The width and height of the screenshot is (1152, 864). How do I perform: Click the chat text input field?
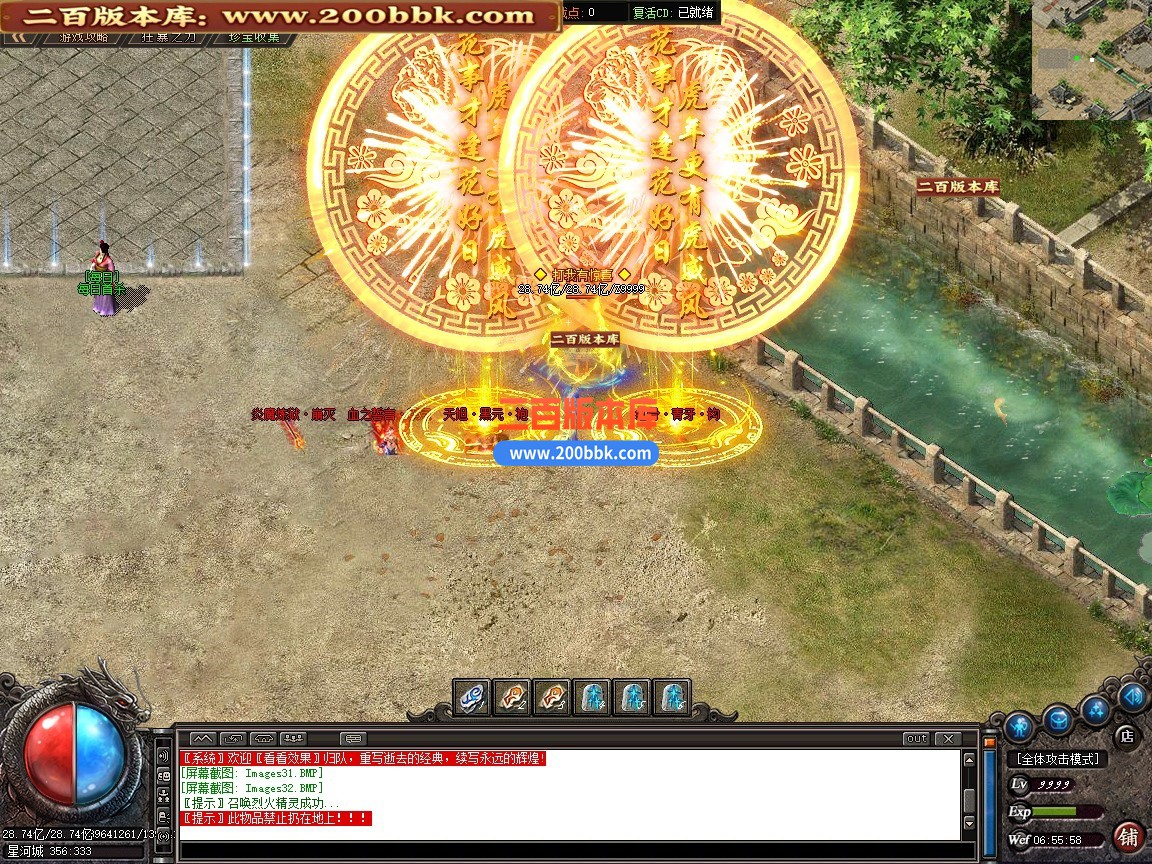570,852
